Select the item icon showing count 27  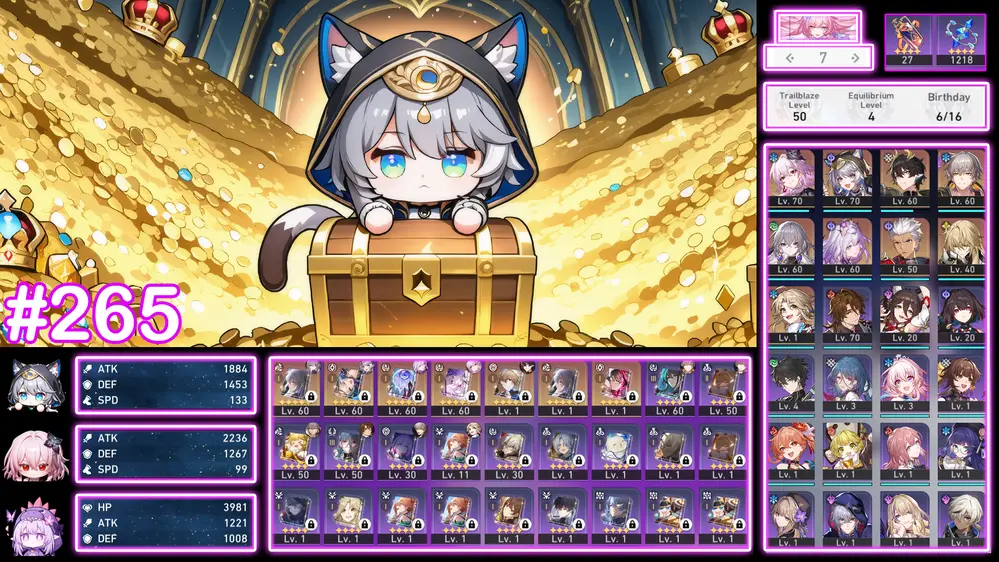[907, 35]
